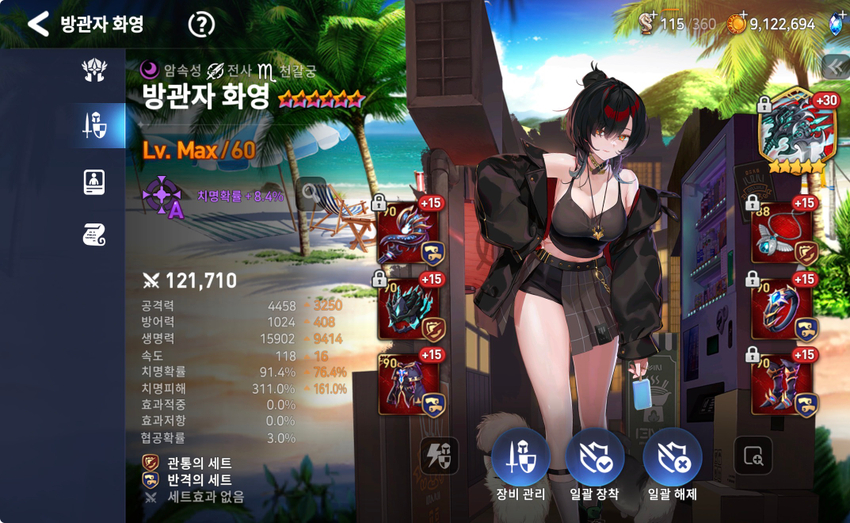
Task: Open 장비 관리 equipment management
Action: [x=520, y=459]
